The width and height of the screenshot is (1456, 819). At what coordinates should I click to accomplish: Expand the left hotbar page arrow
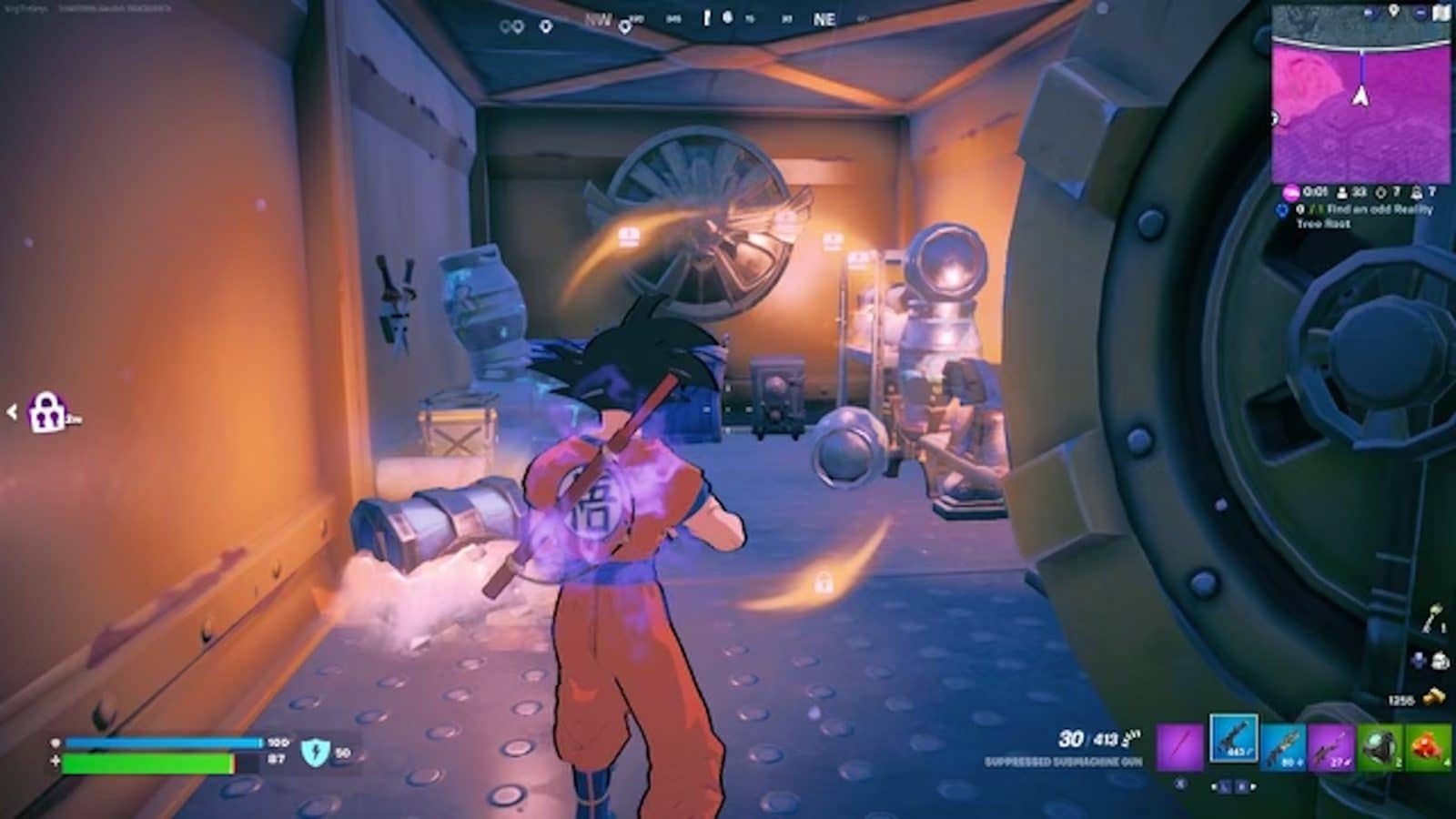(1215, 785)
